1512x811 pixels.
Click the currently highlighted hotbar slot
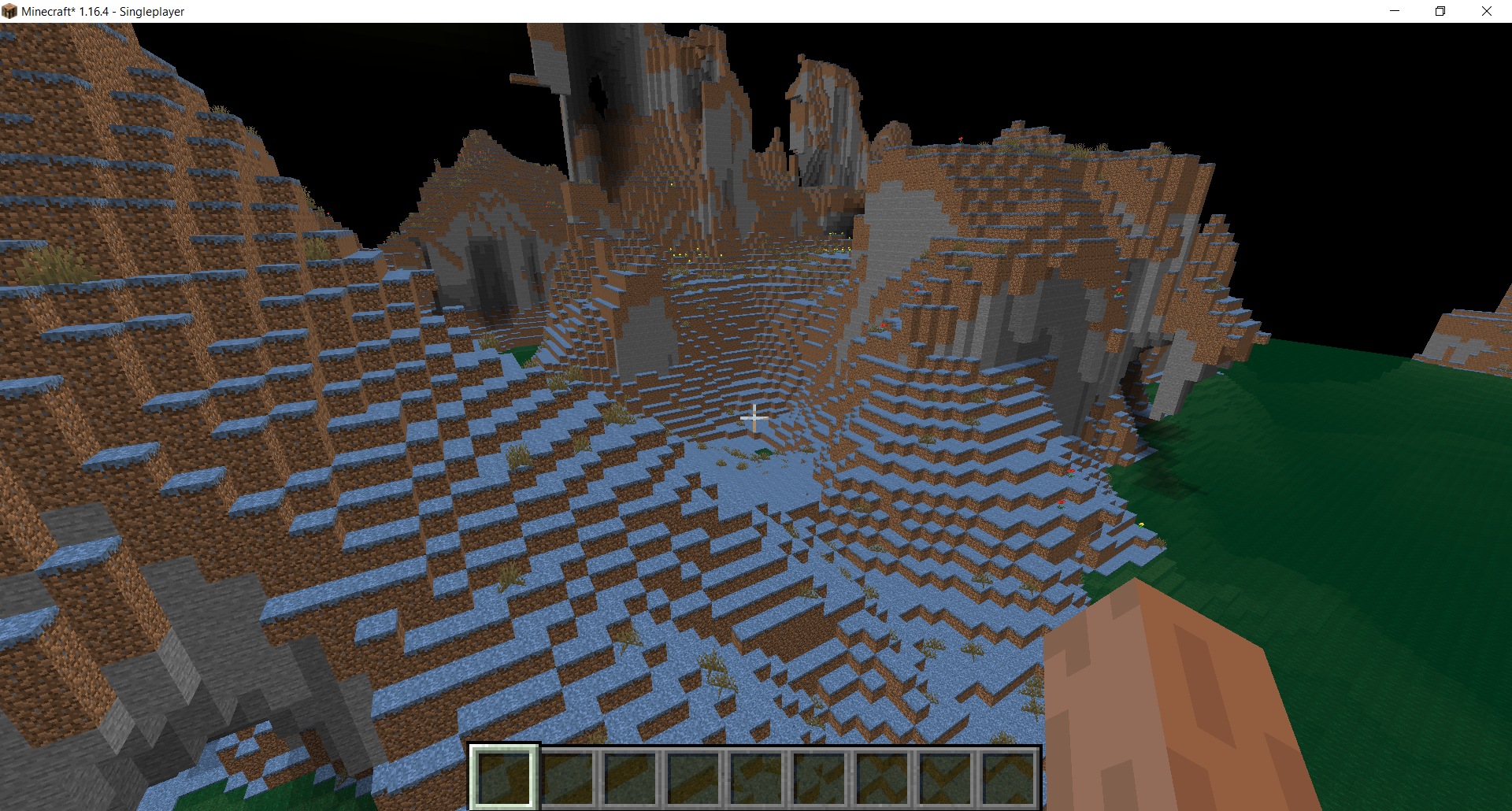coord(504,778)
